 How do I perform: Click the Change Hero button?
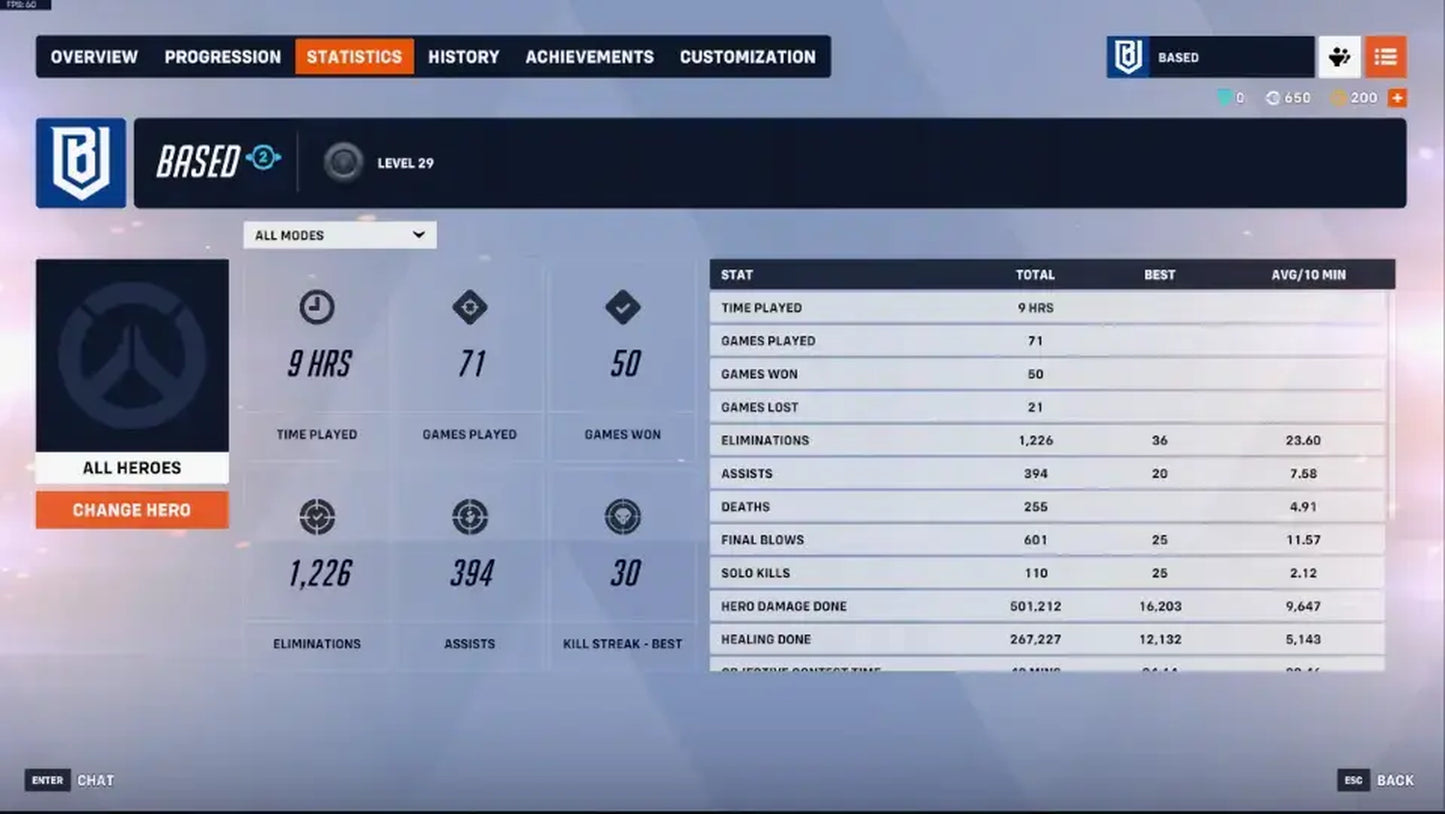(132, 509)
